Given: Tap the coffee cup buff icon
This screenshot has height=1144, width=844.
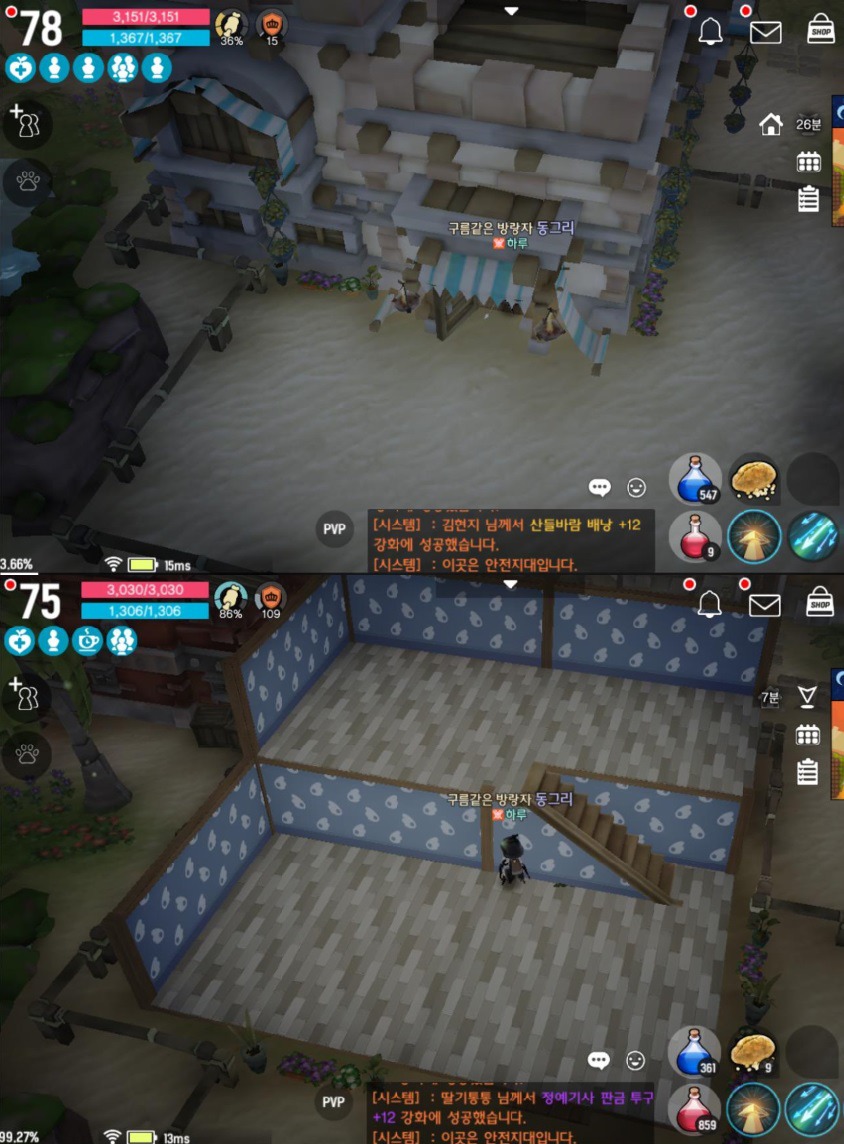Looking at the screenshot, I should tap(87, 640).
